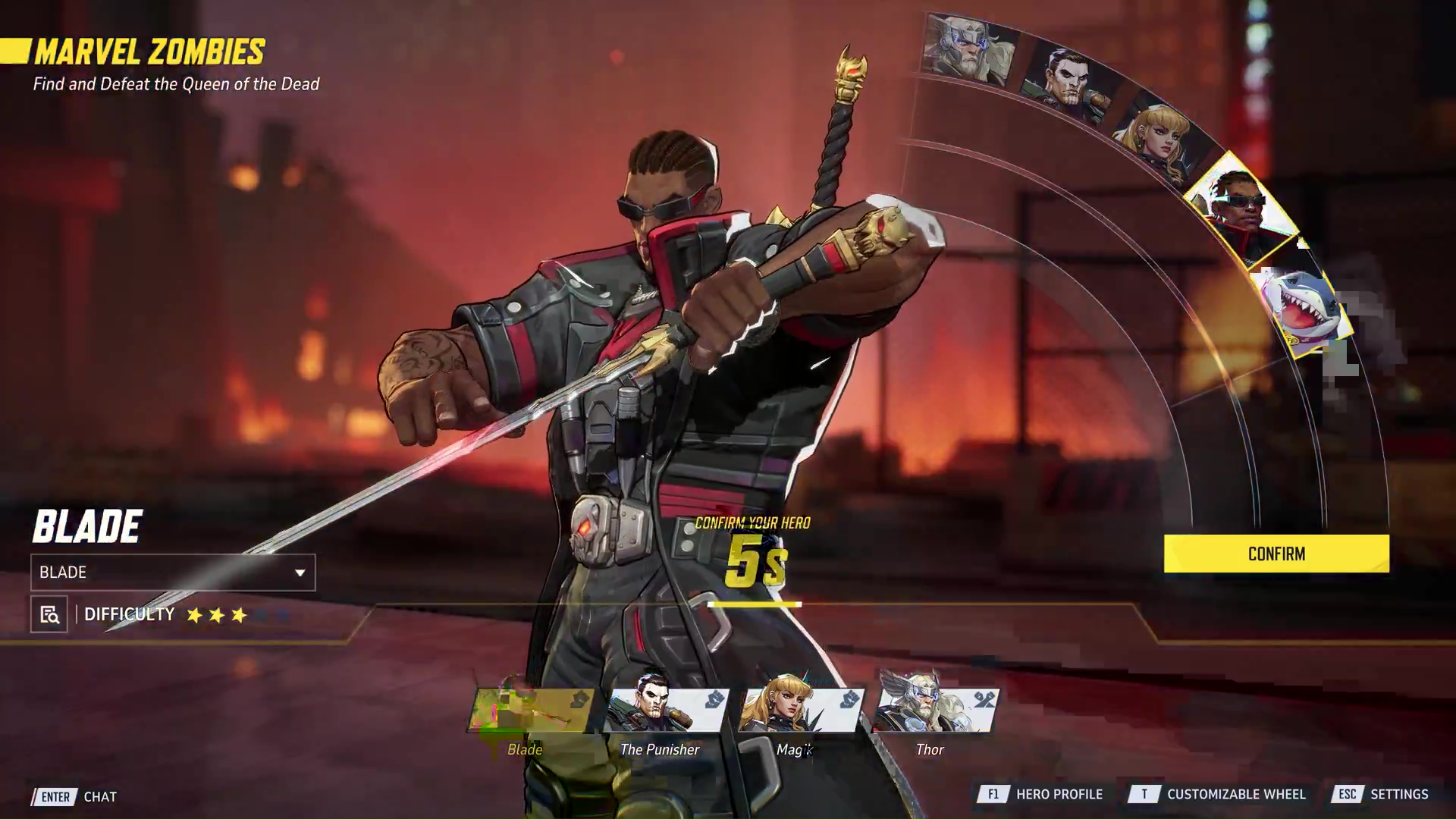
Task: Select the Magik team slot card
Action: coord(801,711)
